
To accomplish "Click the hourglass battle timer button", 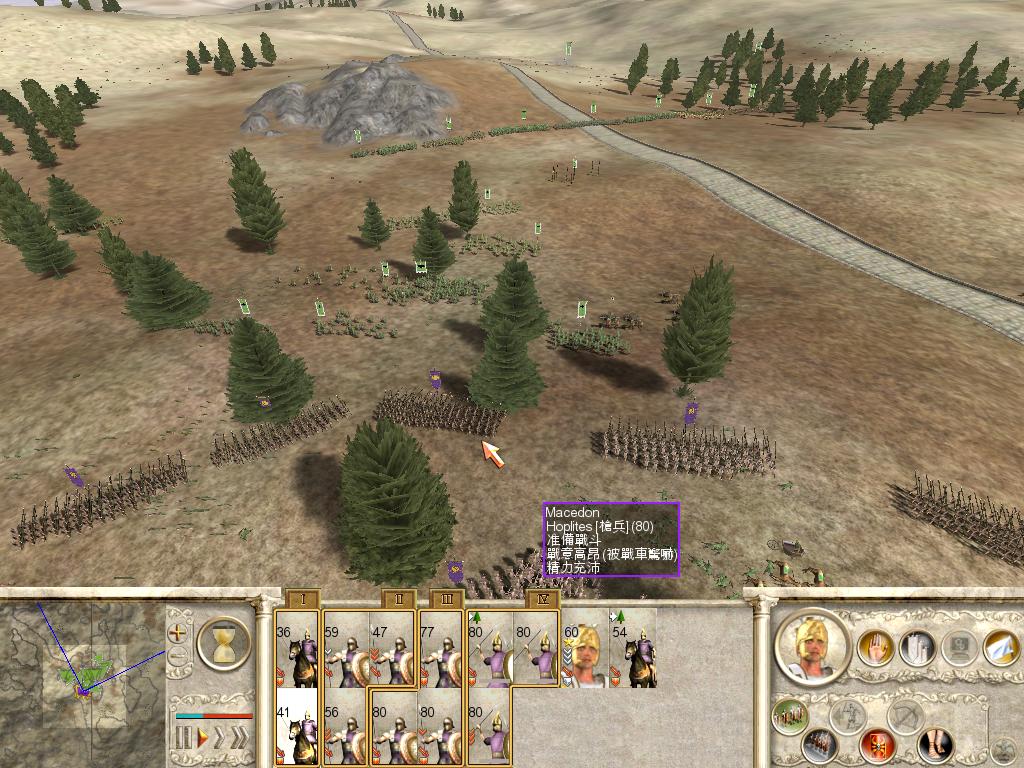I will 224,643.
